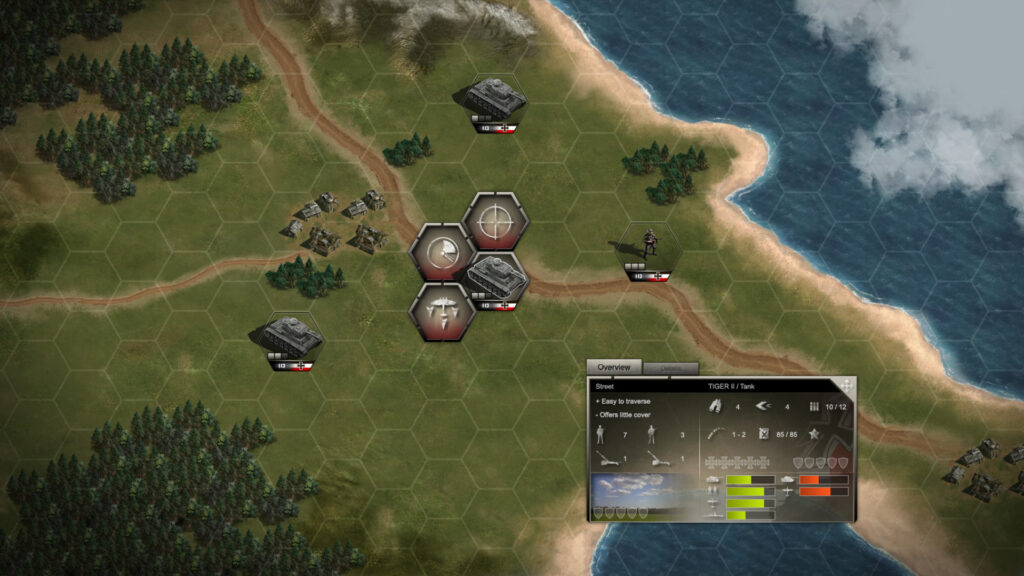Open the greyed tab beside Overview
The width and height of the screenshot is (1024, 576).
[x=670, y=368]
